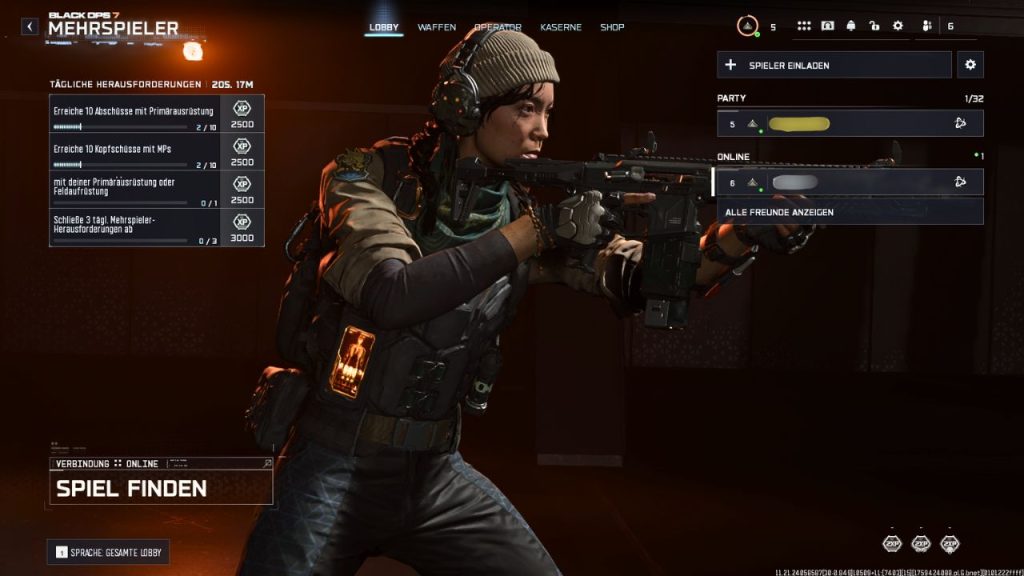Invite players with Spieler Einladen

click(834, 65)
